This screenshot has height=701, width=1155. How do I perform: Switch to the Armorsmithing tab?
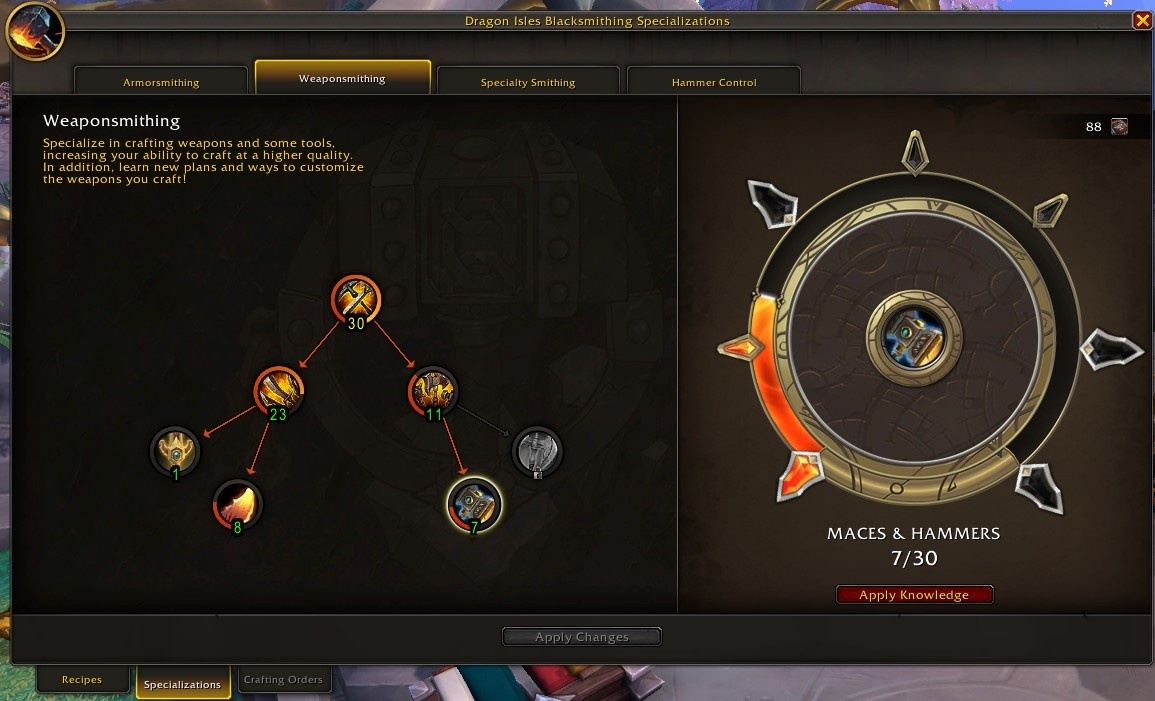coord(161,82)
